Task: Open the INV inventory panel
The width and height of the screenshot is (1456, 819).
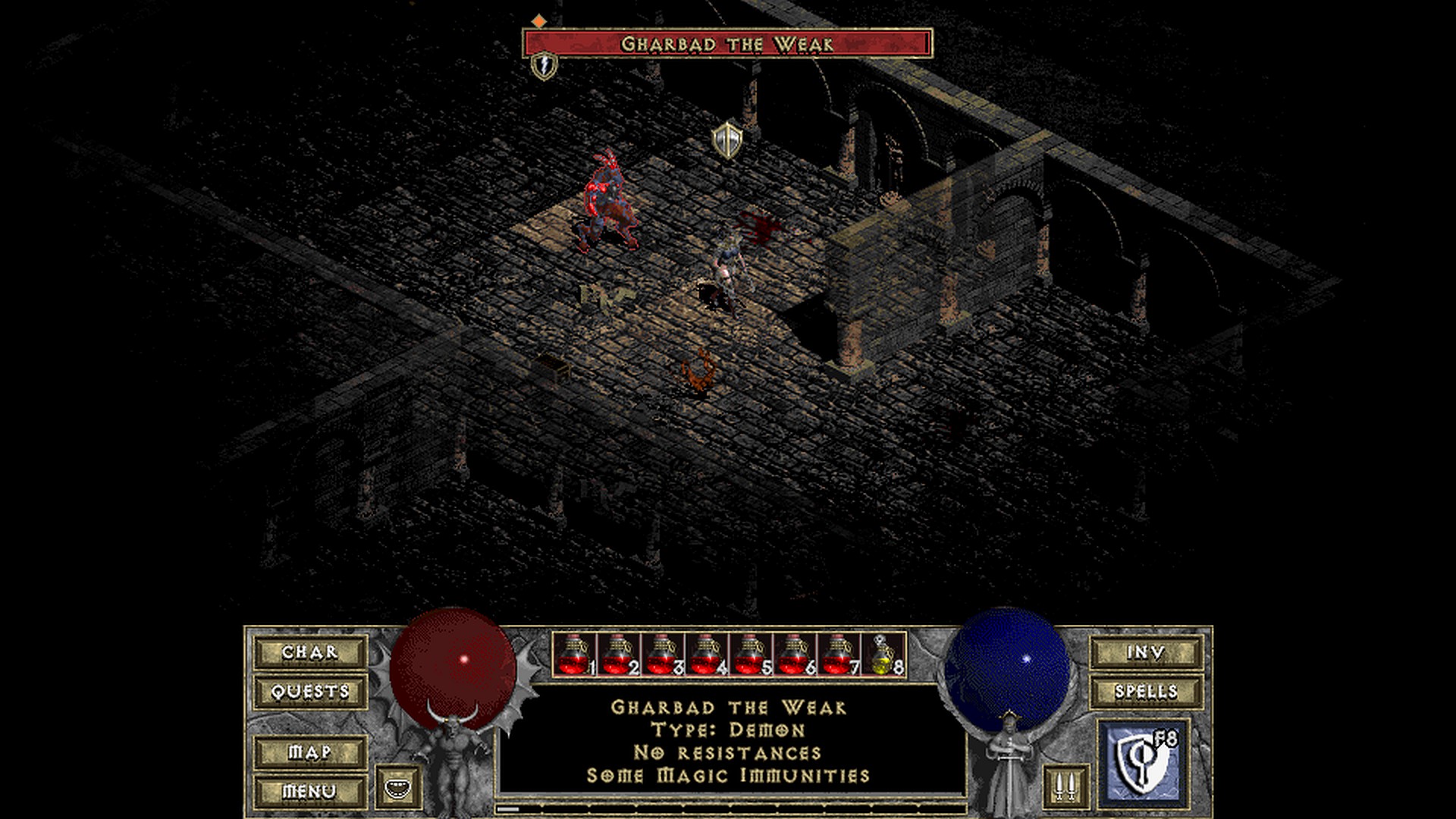Action: (1146, 652)
